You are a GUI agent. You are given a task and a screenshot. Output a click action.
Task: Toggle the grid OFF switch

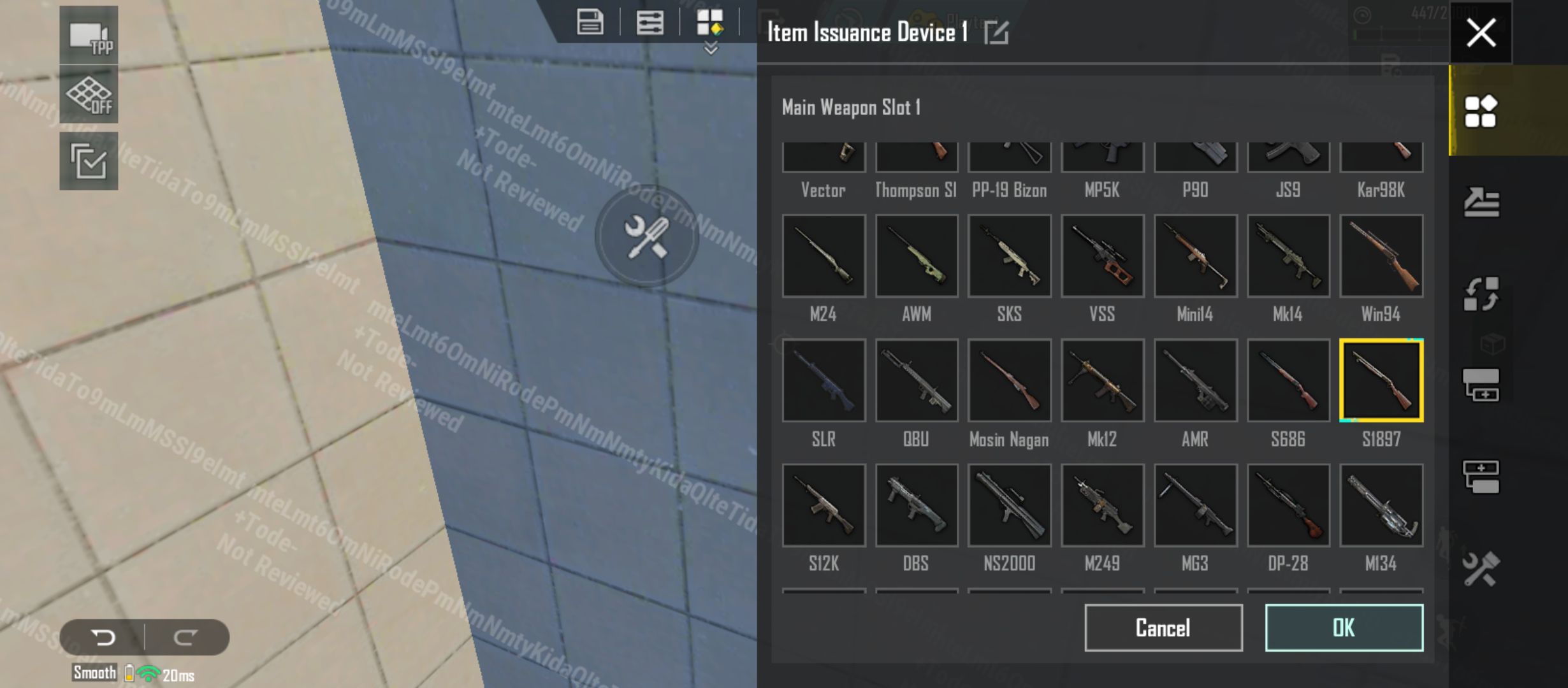tap(89, 94)
